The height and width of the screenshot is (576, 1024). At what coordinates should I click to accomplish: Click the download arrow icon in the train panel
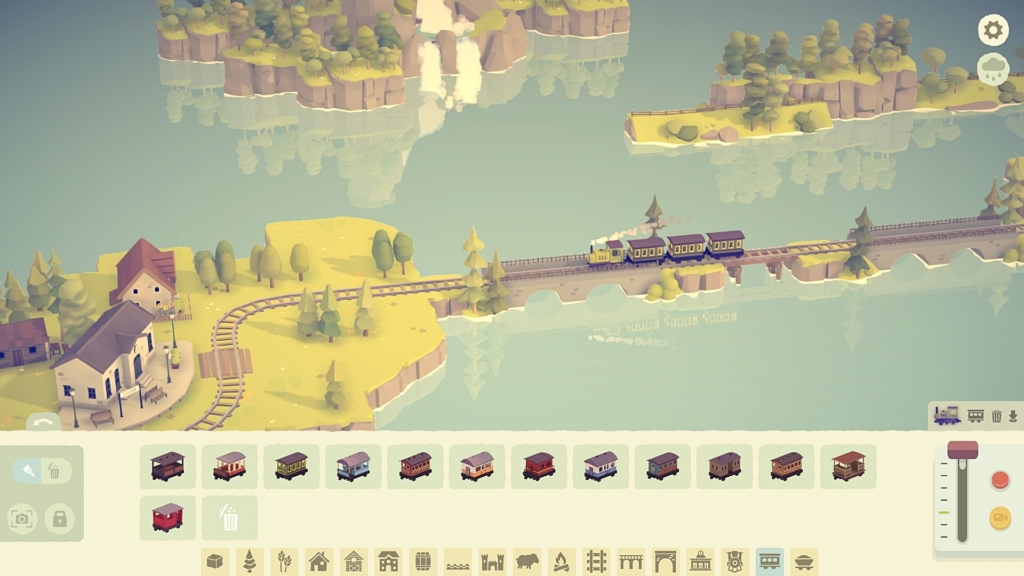1013,416
